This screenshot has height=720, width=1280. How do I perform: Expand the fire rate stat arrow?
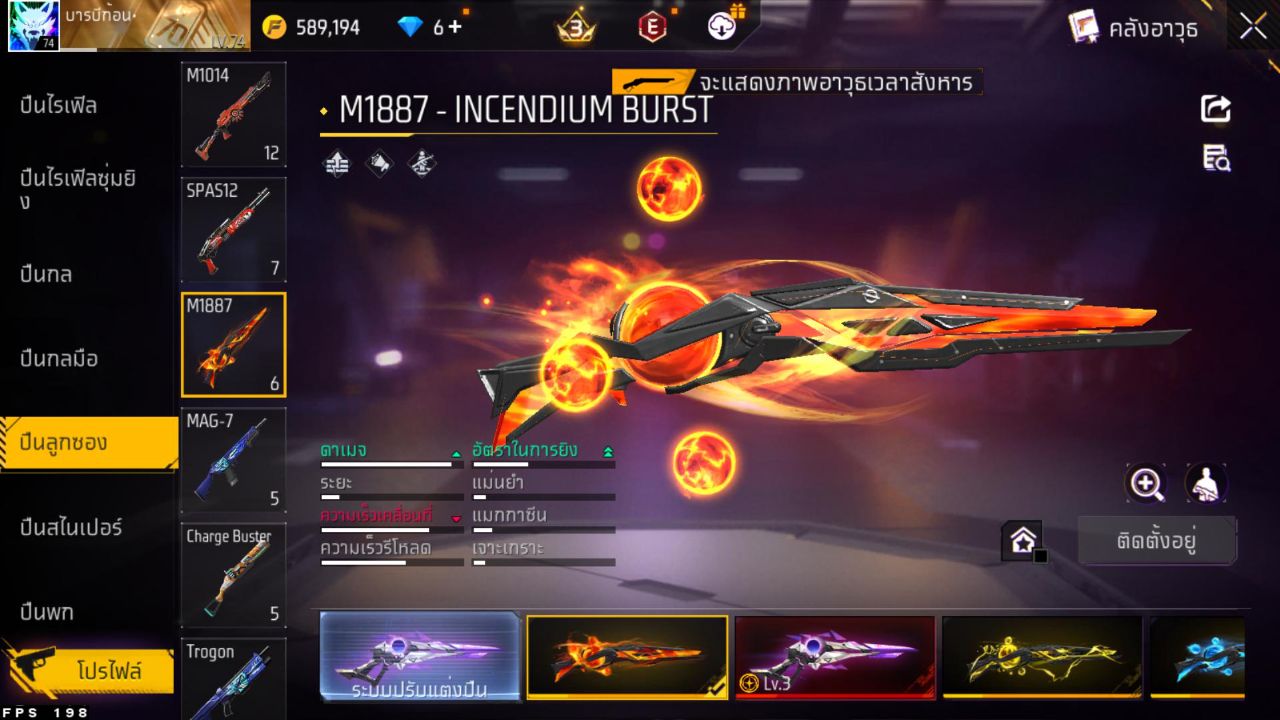coord(608,450)
